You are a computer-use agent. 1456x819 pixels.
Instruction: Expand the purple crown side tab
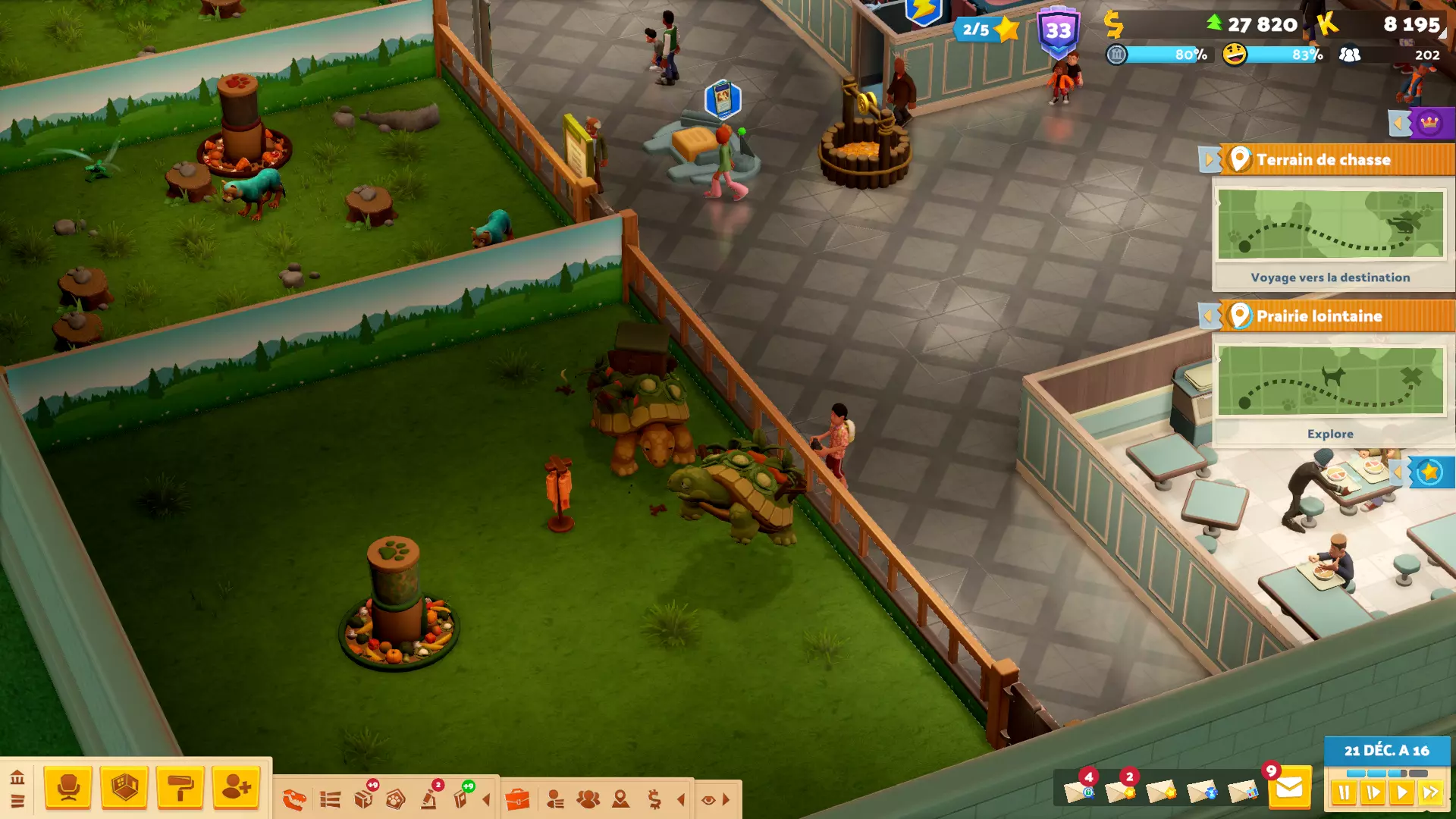point(1428,124)
